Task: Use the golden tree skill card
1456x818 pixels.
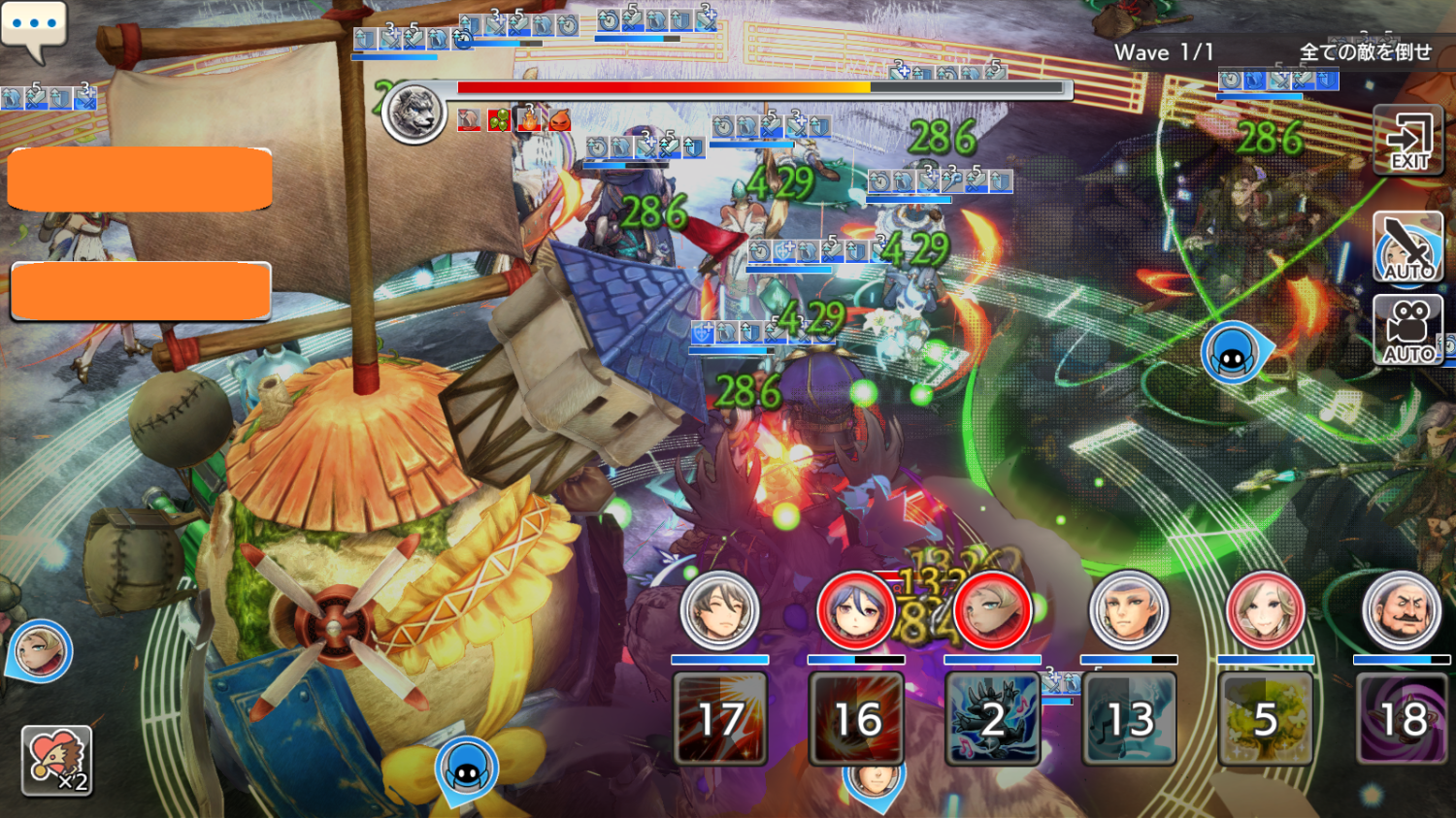Action: (x=1265, y=718)
